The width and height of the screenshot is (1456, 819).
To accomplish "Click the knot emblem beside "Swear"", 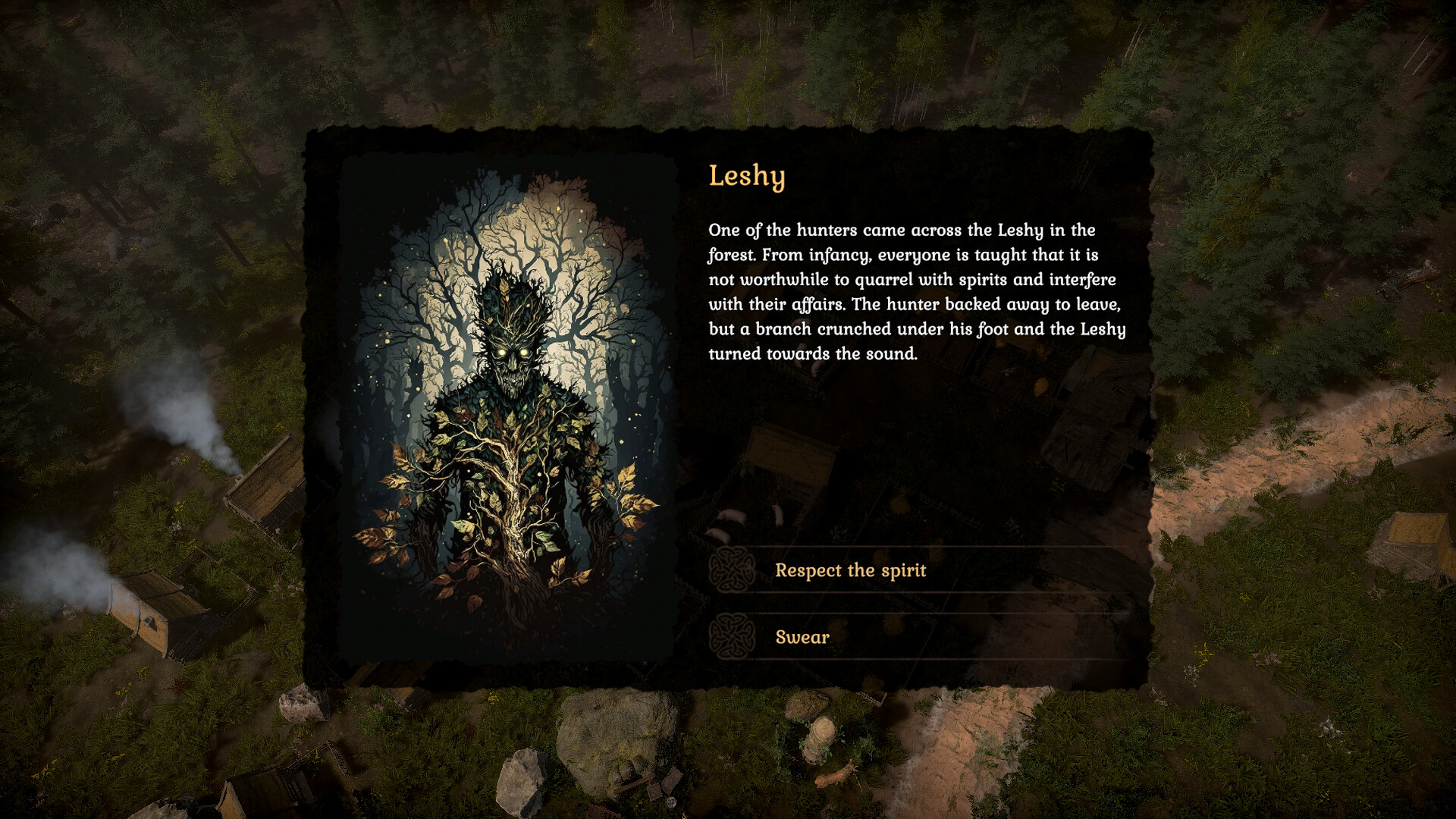I will 731,638.
